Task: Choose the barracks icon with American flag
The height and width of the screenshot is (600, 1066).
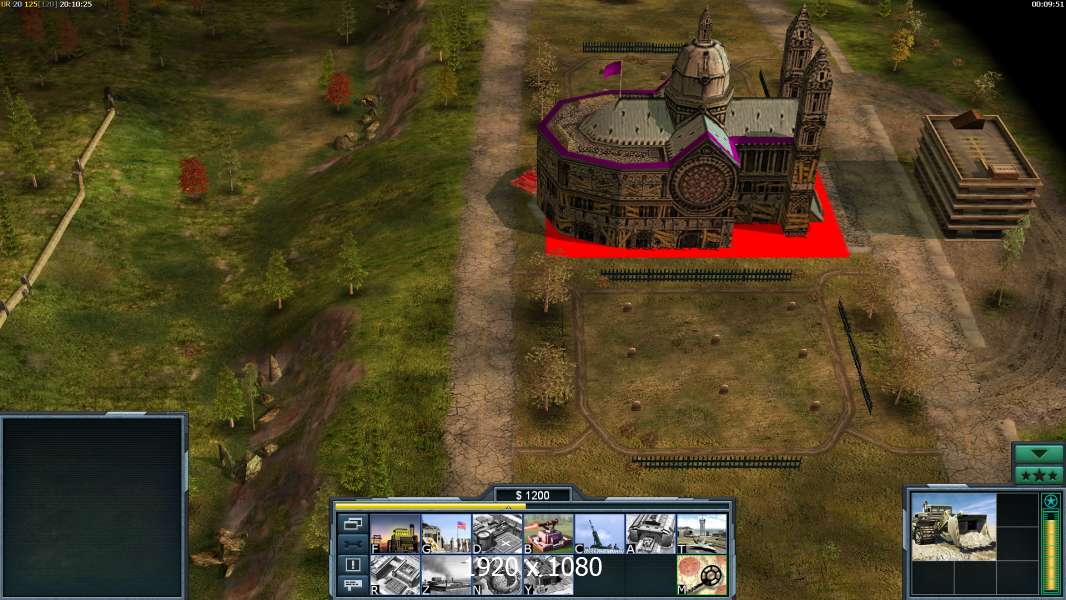Action: coord(446,534)
